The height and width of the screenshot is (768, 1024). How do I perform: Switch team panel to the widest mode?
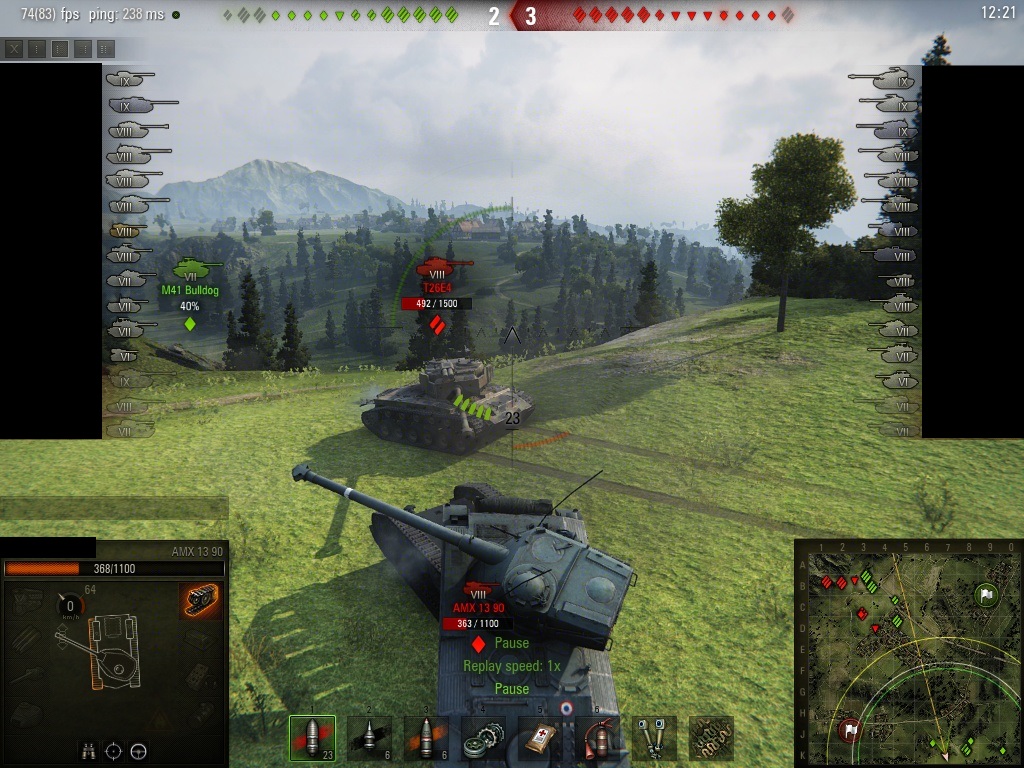(106, 49)
